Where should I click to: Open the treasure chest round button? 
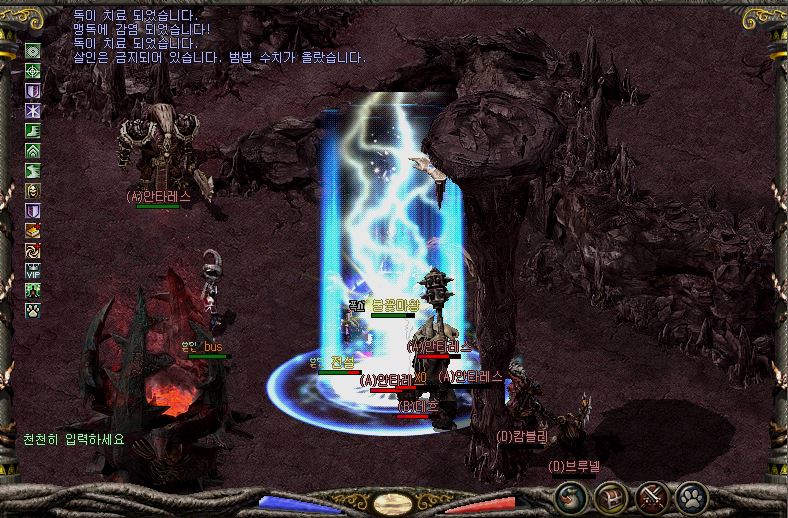(x=611, y=496)
